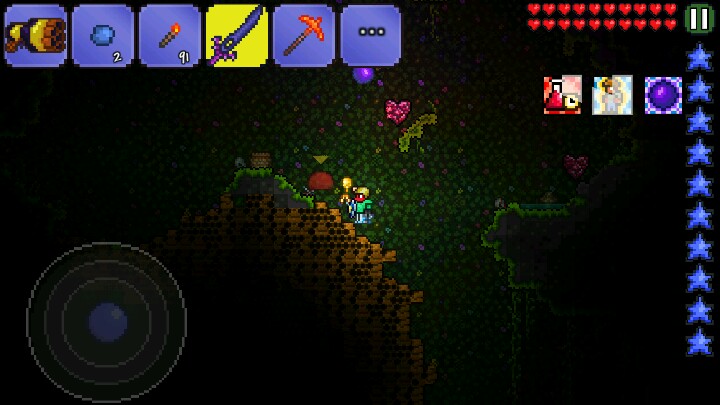Tap the Potion Sickness debuff icon

point(562,95)
